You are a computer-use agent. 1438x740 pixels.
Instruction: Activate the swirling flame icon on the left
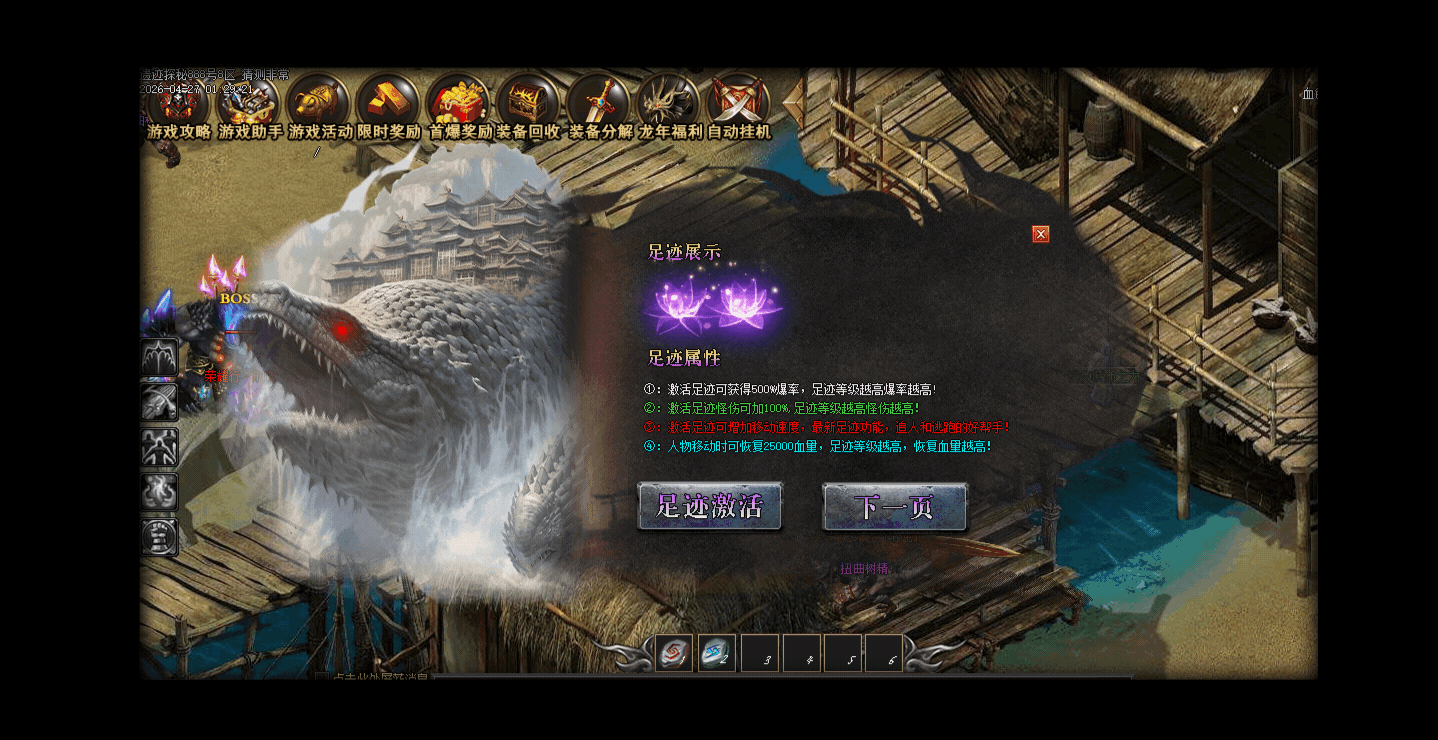point(160,492)
